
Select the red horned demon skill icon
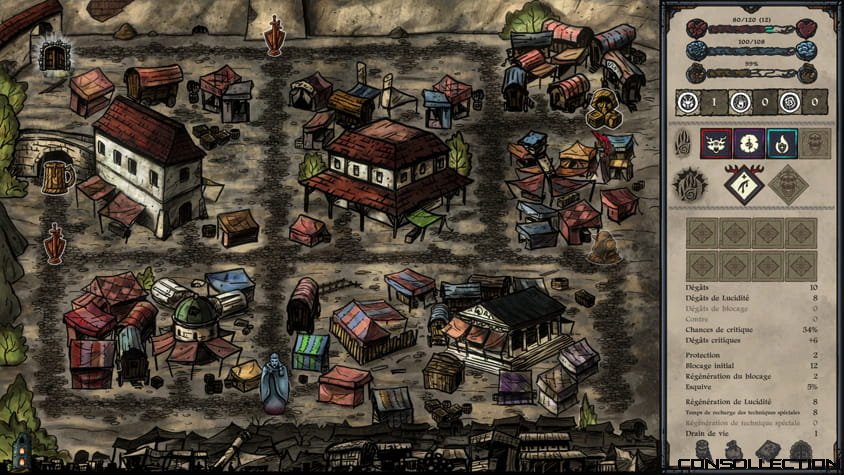(x=716, y=144)
